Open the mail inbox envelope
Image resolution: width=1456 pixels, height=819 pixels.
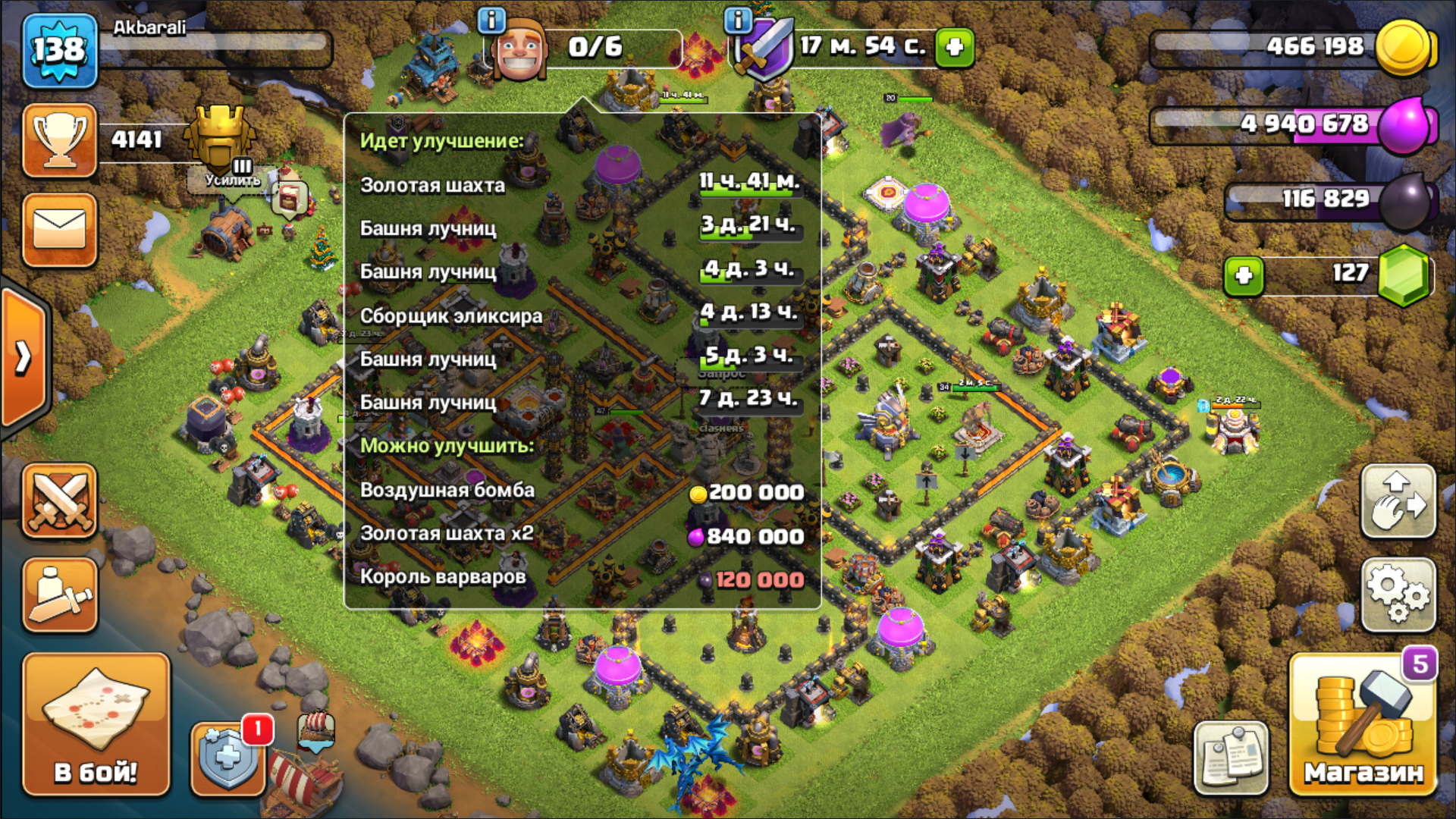click(x=60, y=229)
